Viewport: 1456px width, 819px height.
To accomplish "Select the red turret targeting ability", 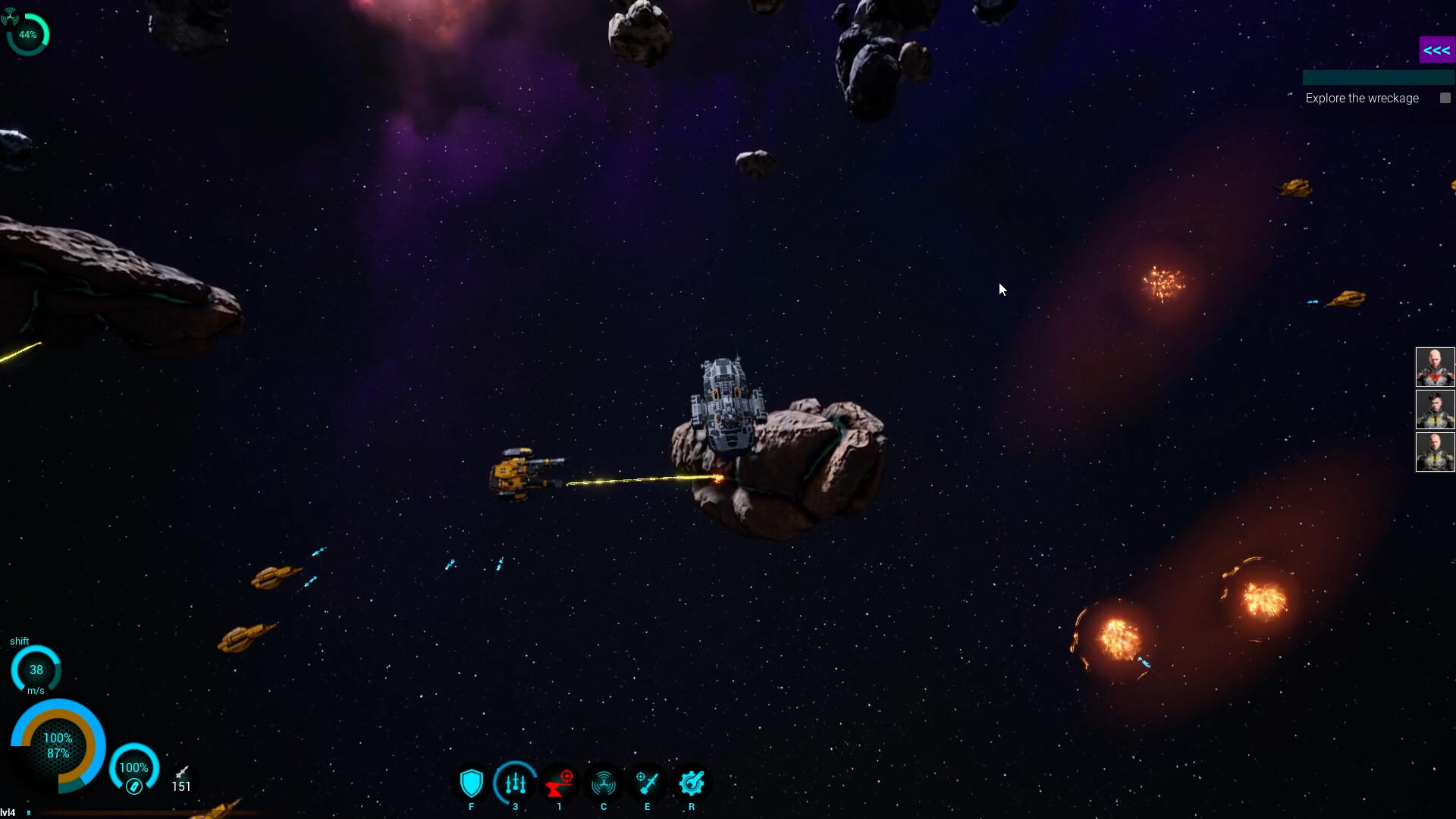I will tap(560, 783).
